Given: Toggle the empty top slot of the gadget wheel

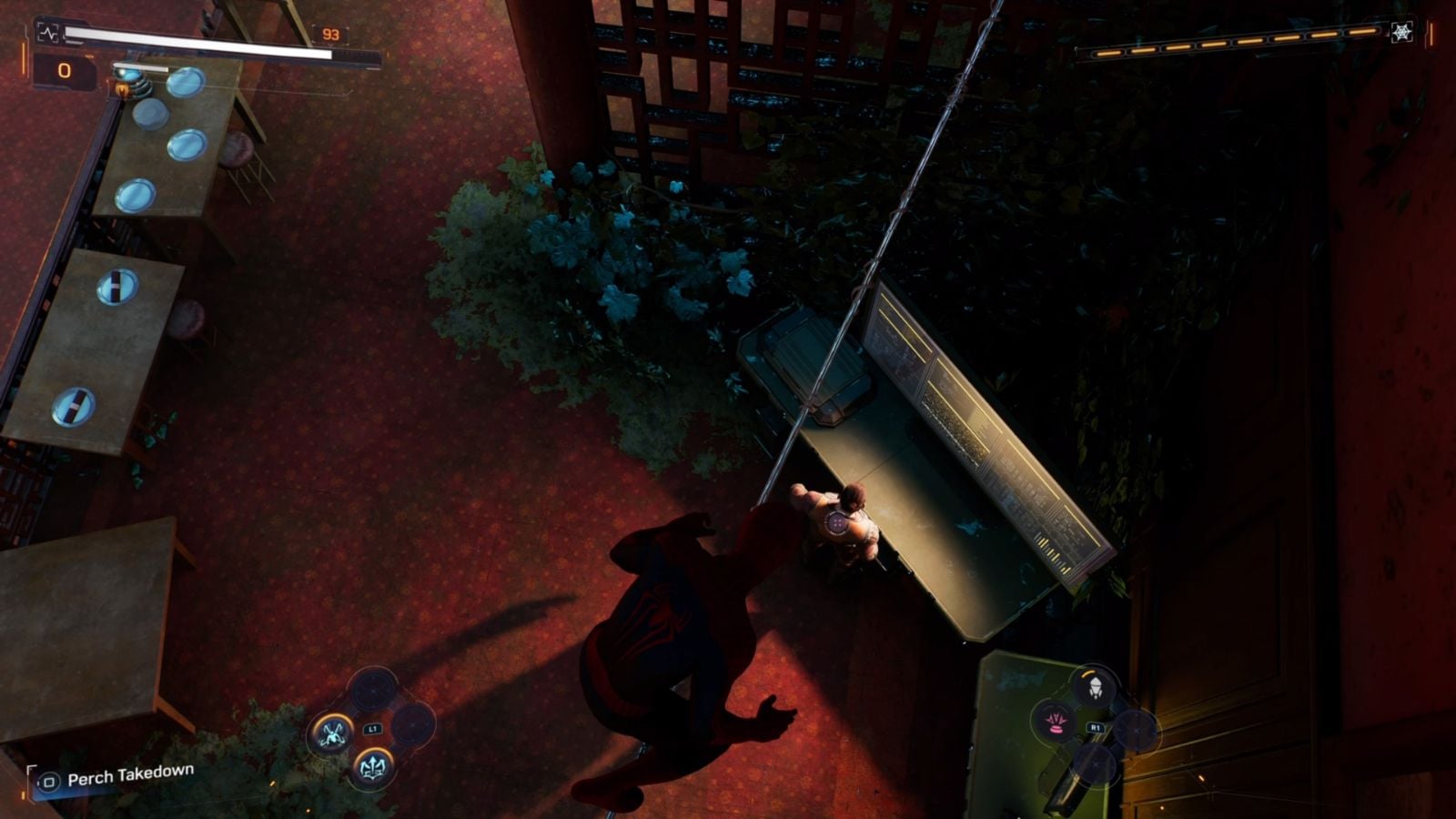Looking at the screenshot, I should coord(371,692).
